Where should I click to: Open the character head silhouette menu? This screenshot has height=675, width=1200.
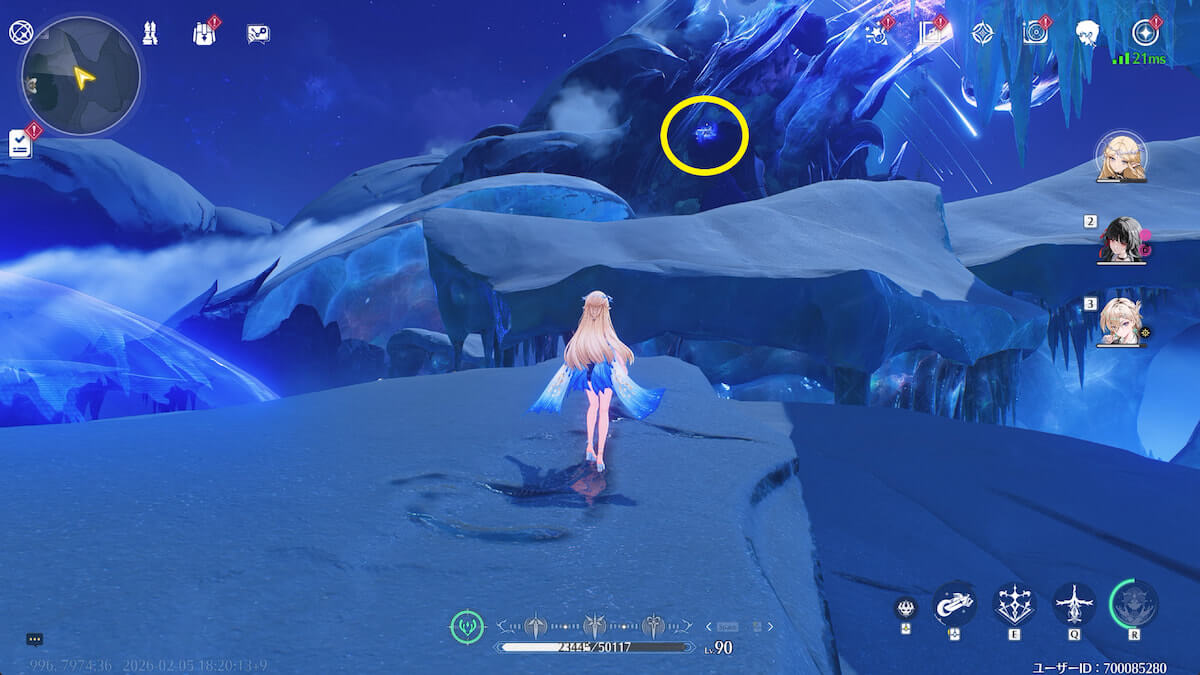(x=1089, y=33)
